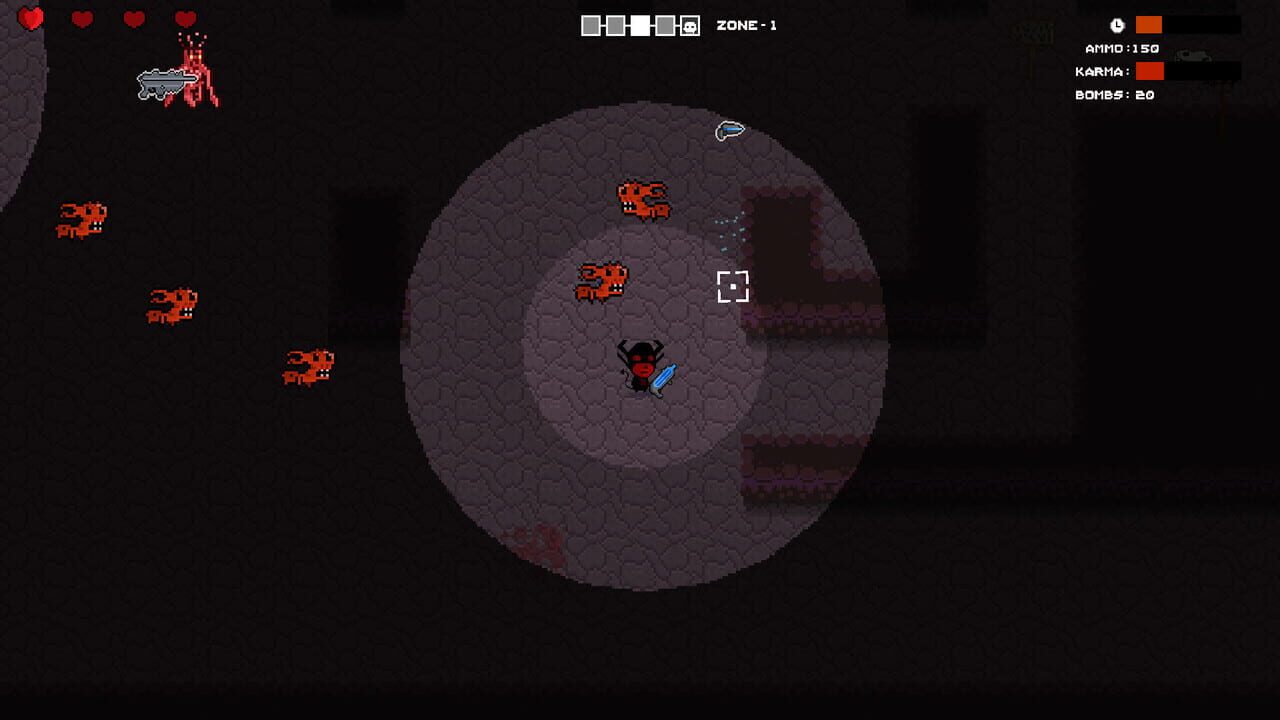Screen dimensions: 1280x720
Task: Click the red karma meter fill
Action: point(1150,71)
